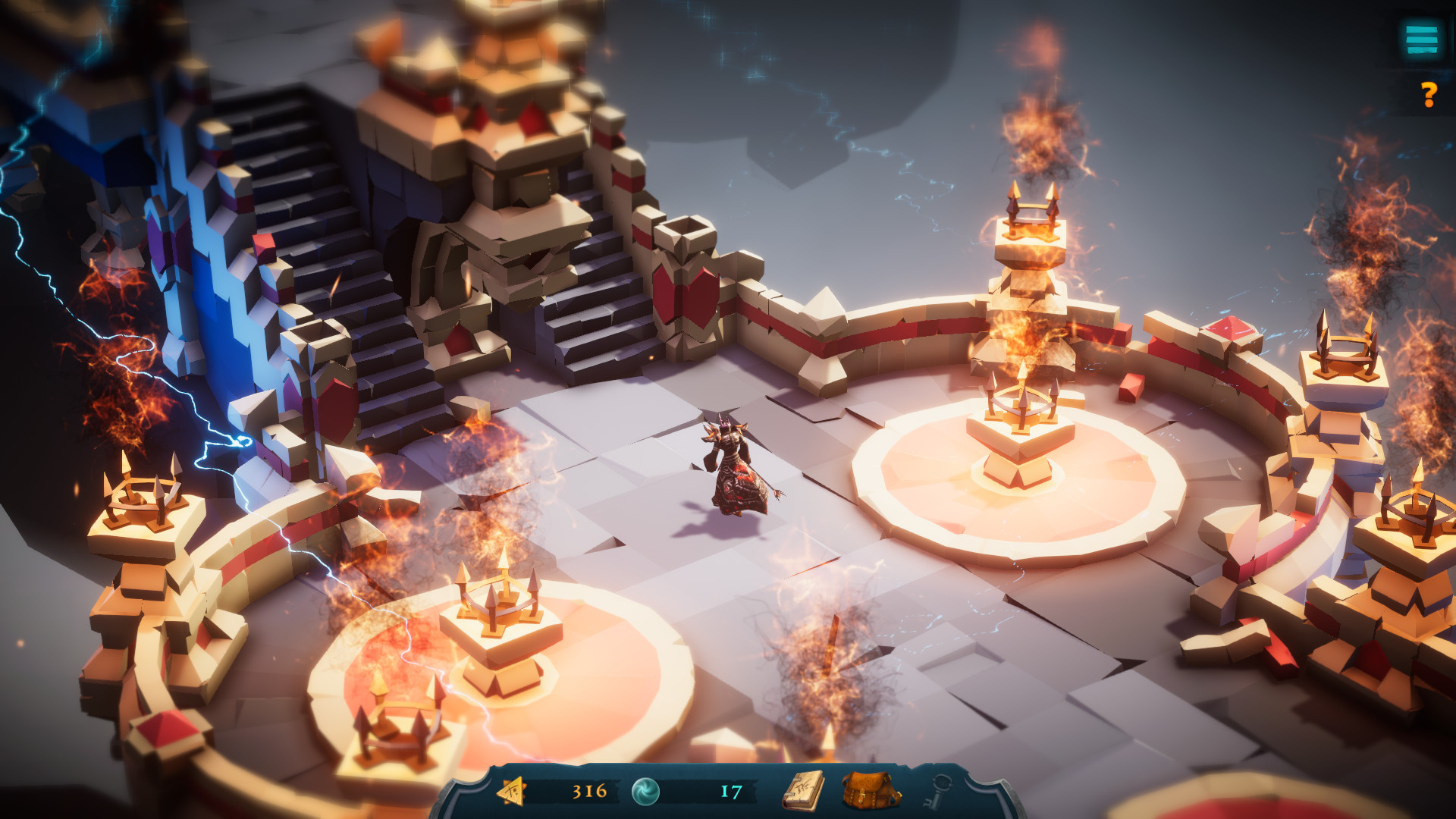Open the spellbook tome icon on the HUD
The image size is (1456, 819).
pos(805,791)
